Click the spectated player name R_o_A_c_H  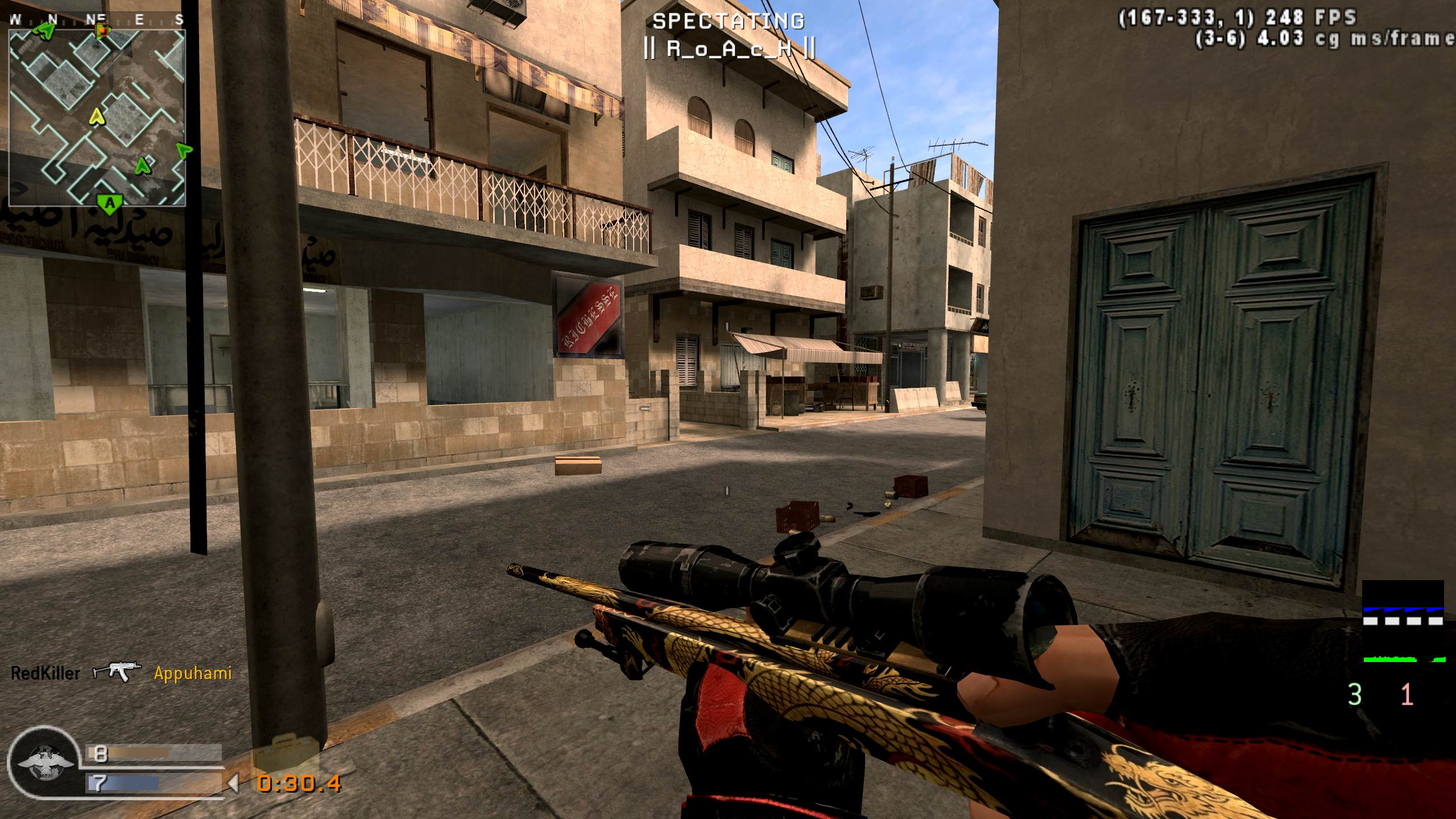(729, 49)
